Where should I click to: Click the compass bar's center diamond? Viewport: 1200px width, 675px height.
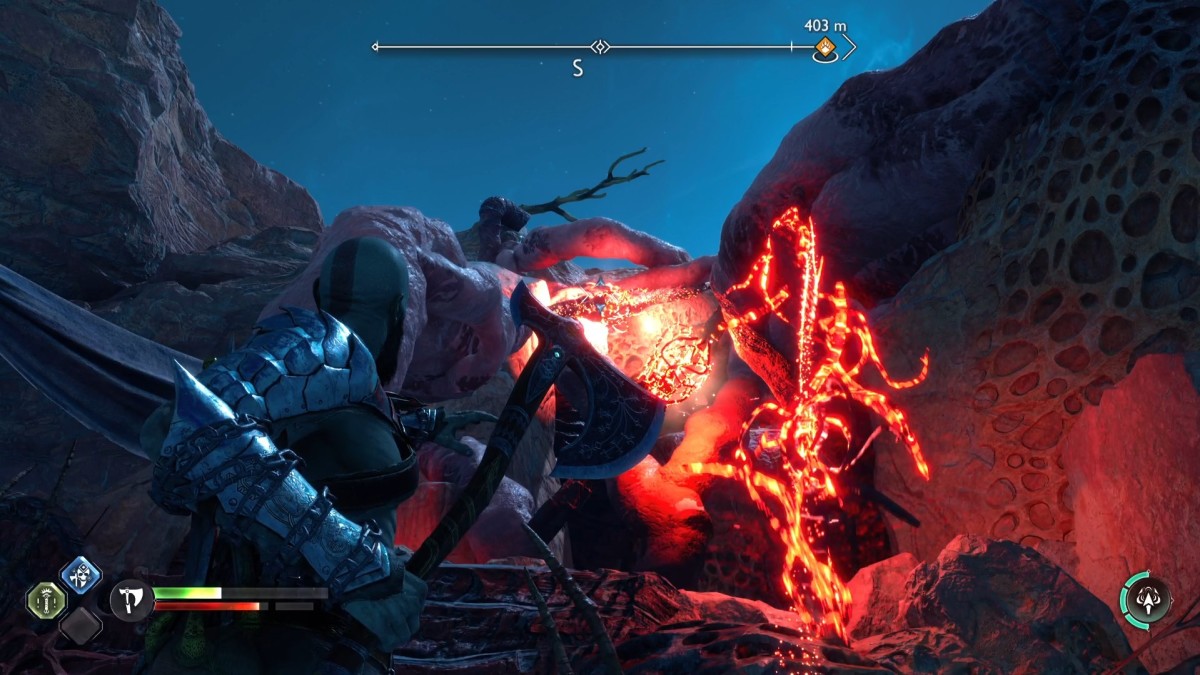[x=600, y=47]
